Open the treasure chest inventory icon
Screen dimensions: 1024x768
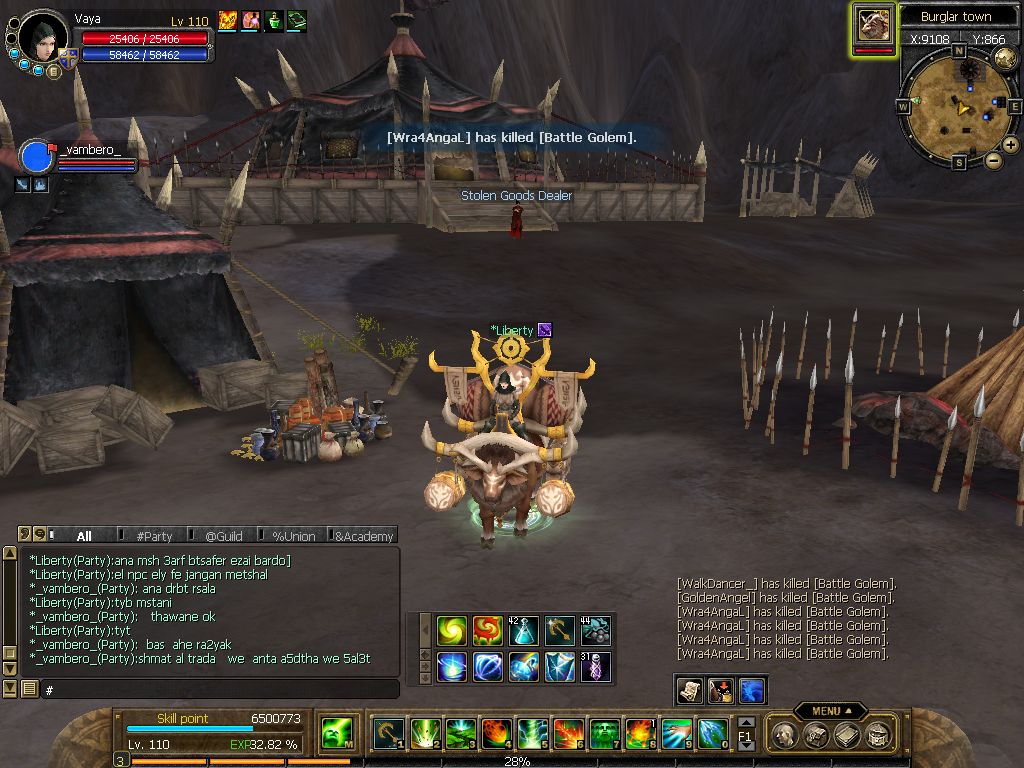816,735
